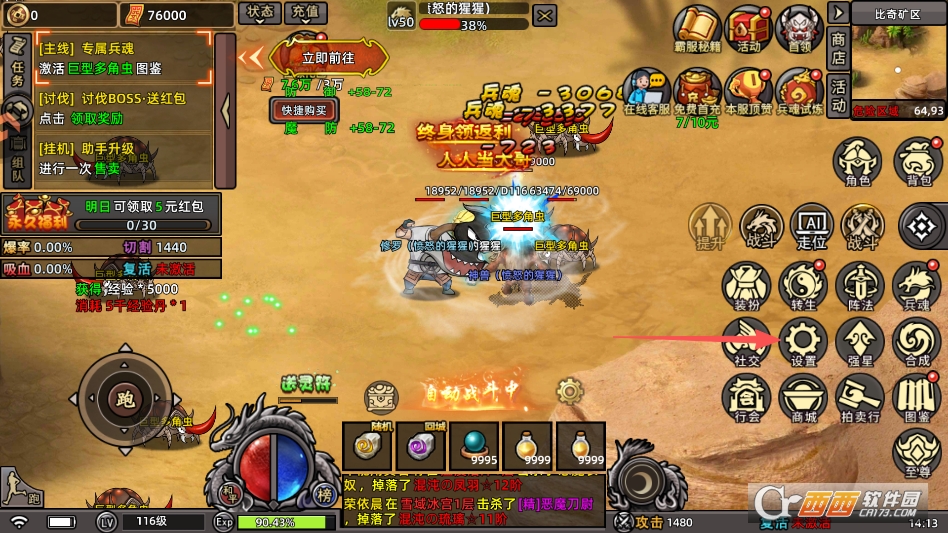Viewport: 948px width, 533px height.
Task: Open the 合成 synthesis menu
Action: pos(916,342)
